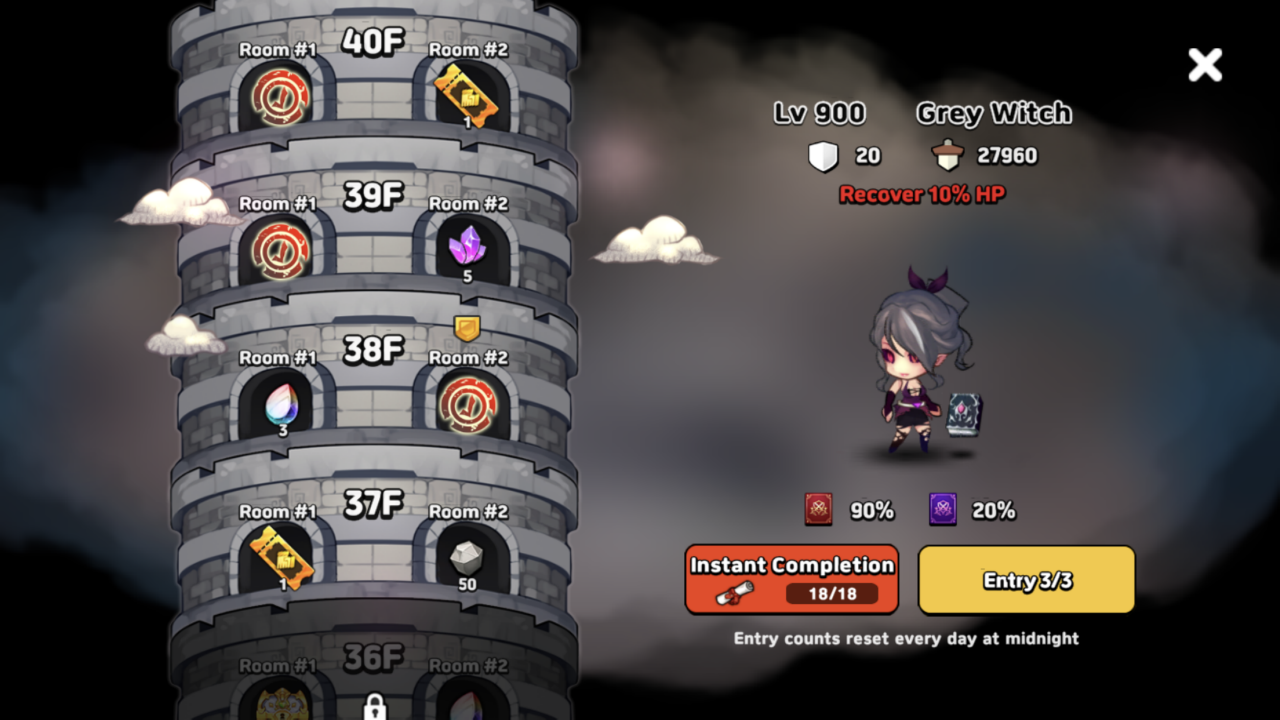Close the tower screen with the X

point(1204,65)
